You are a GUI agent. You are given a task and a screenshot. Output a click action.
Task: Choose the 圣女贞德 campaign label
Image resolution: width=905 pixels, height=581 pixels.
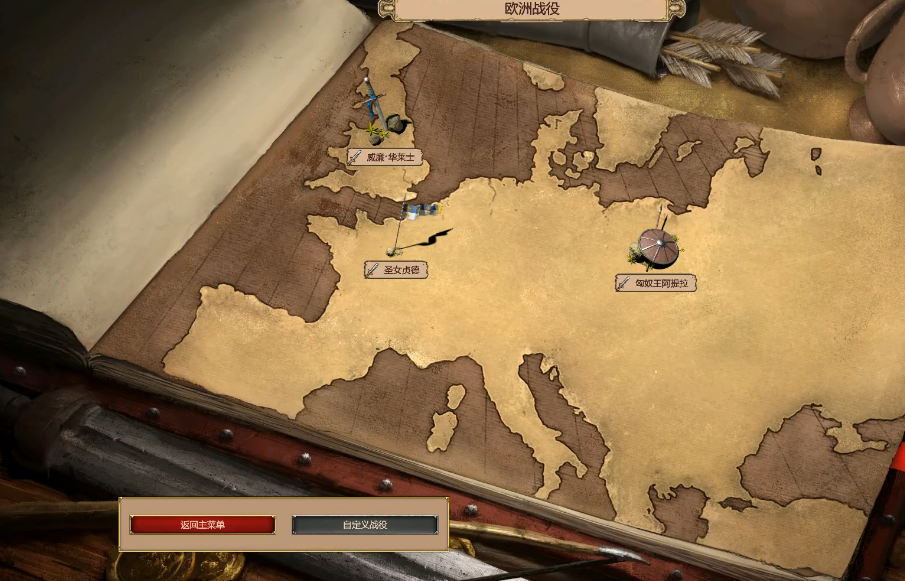pyautogui.click(x=396, y=269)
